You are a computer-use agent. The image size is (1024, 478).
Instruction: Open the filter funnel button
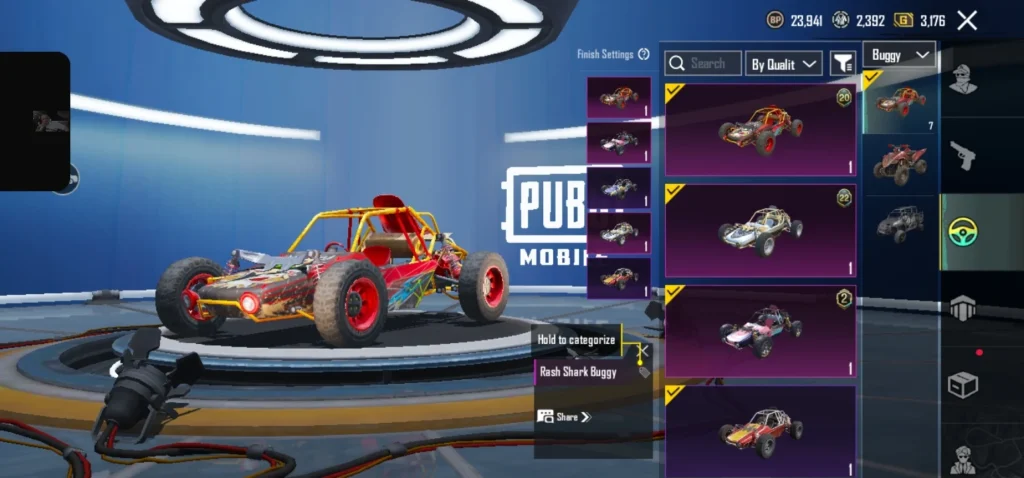(x=842, y=63)
